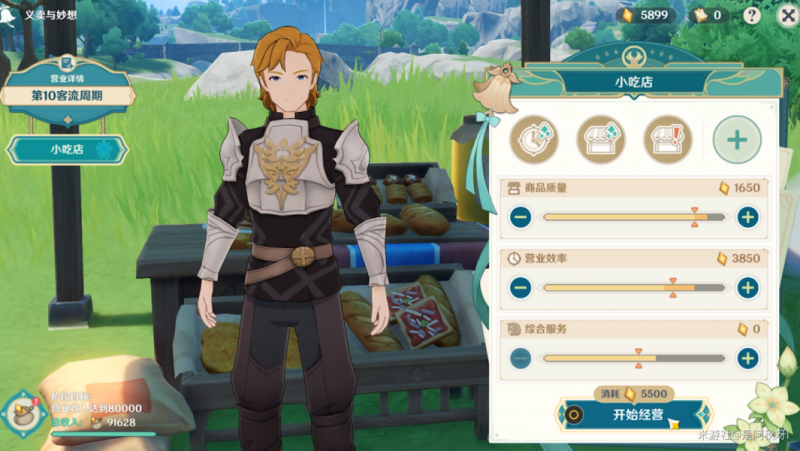Set the 综合服务 slider bar
The width and height of the screenshot is (800, 451).
pyautogui.click(x=633, y=358)
